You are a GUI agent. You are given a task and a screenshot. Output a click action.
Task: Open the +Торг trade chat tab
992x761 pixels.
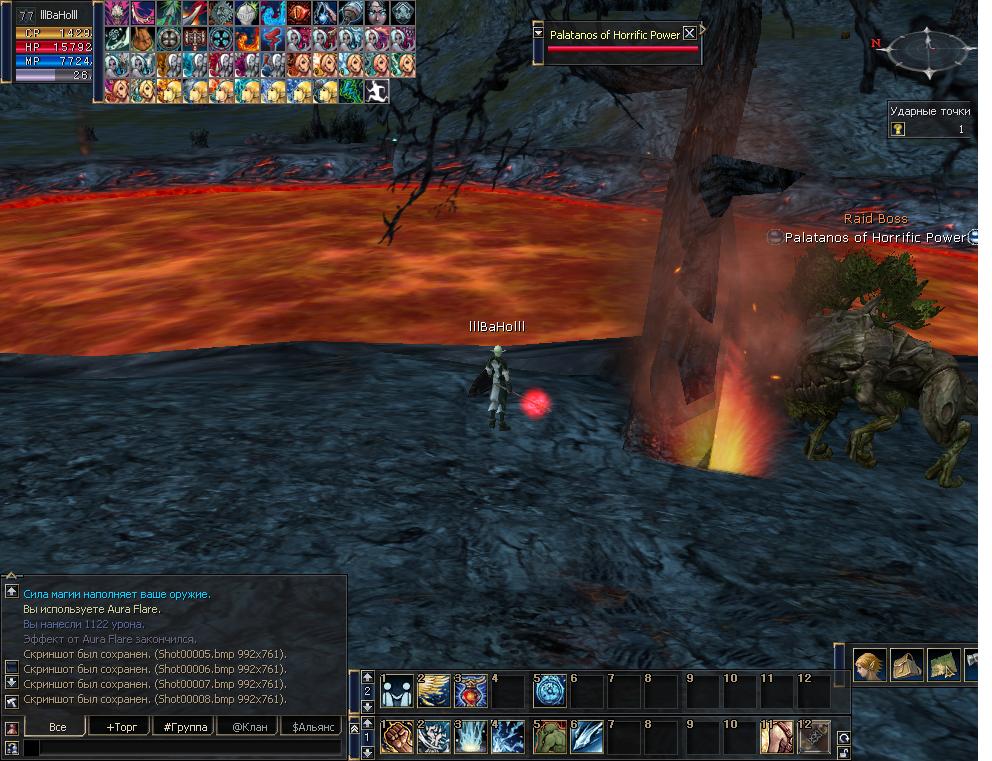point(121,727)
